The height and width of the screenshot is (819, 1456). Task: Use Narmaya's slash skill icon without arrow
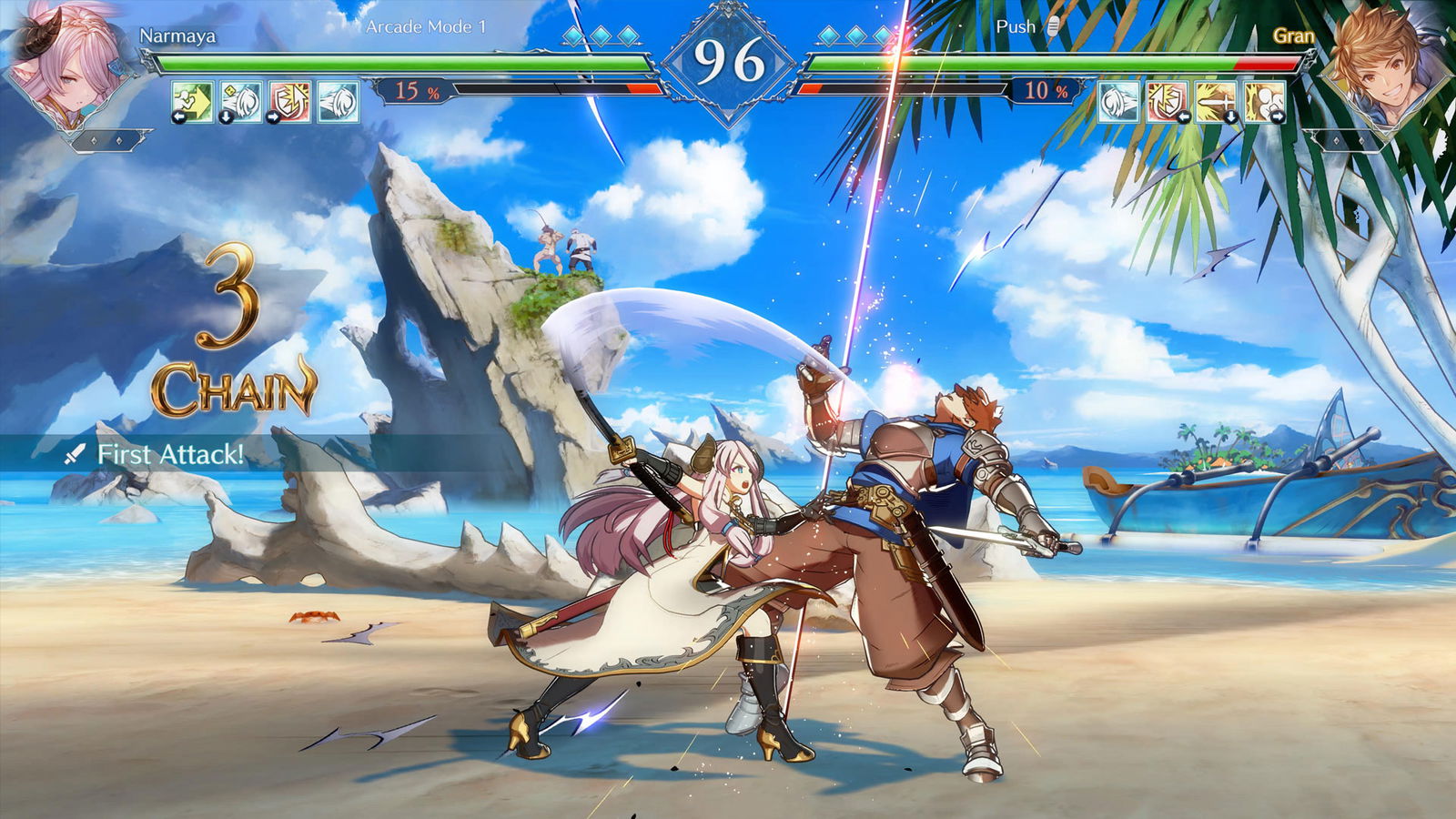[x=339, y=102]
